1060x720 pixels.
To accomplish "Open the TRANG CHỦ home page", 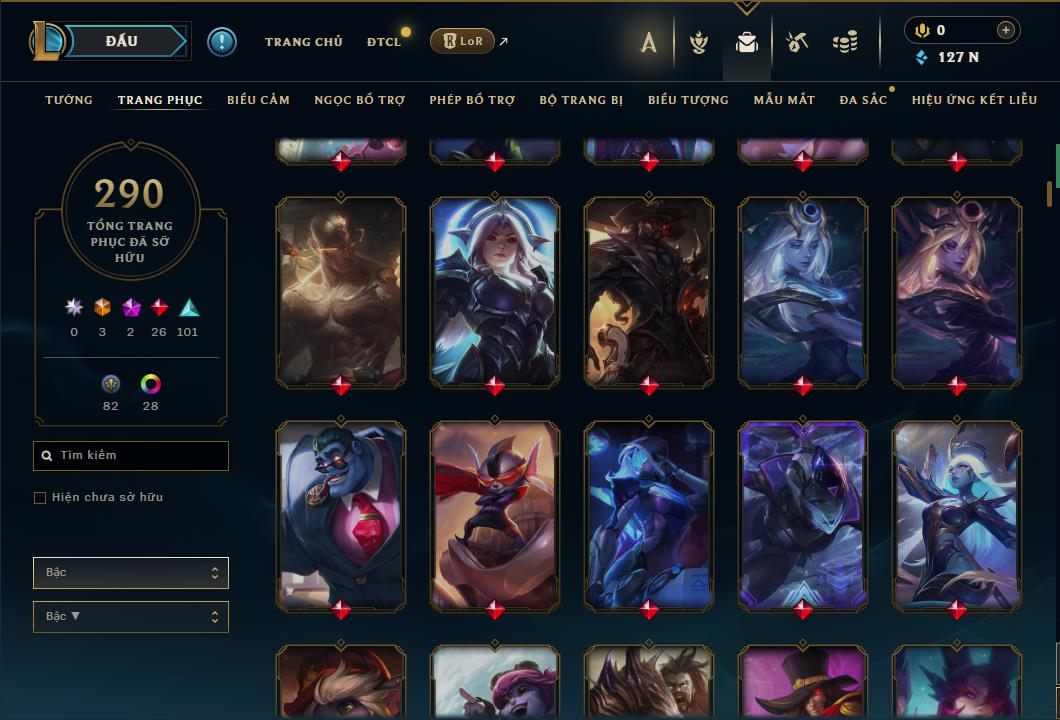I will [x=303, y=42].
